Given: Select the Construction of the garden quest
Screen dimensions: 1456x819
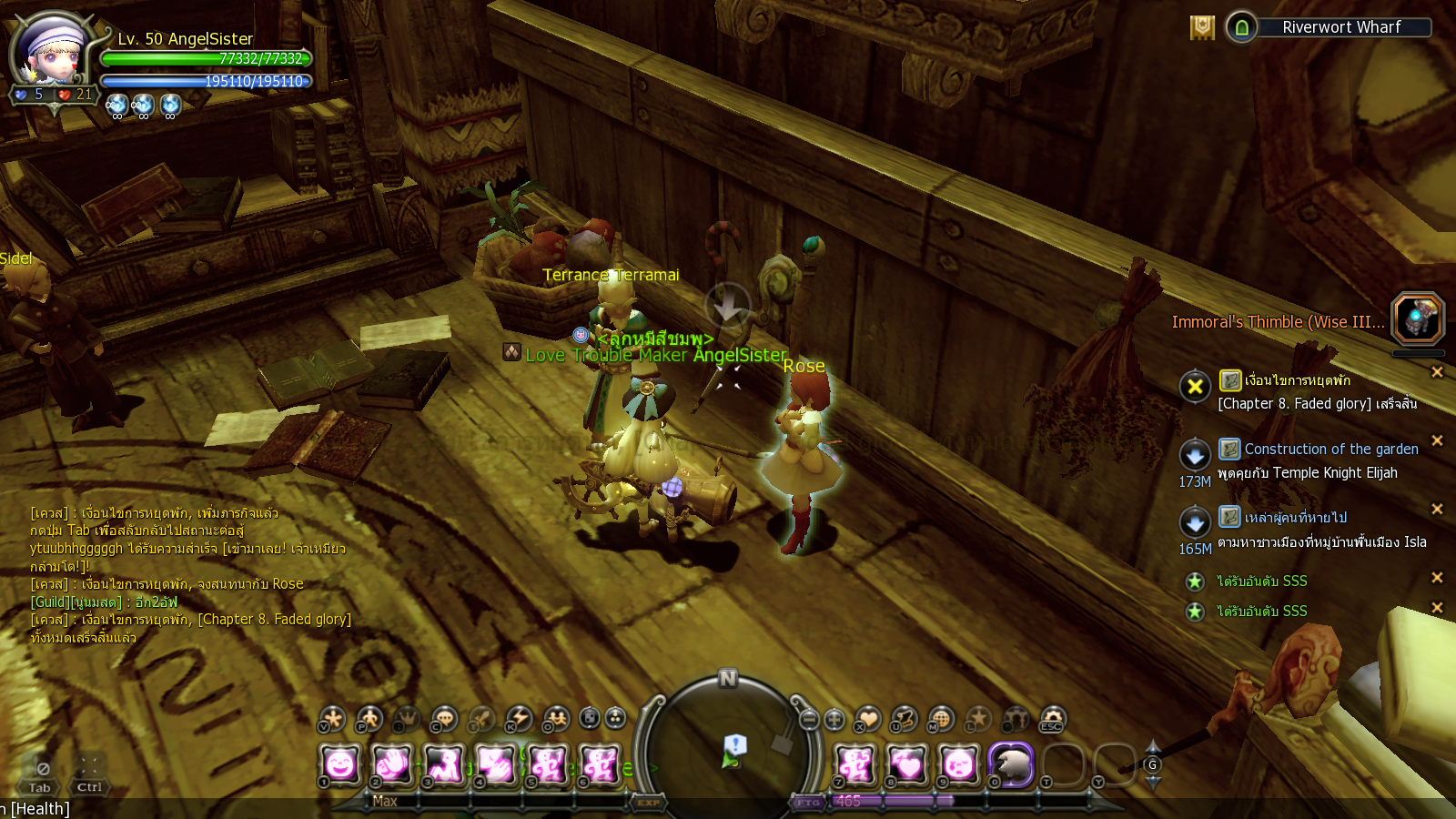Looking at the screenshot, I should 1330,449.
